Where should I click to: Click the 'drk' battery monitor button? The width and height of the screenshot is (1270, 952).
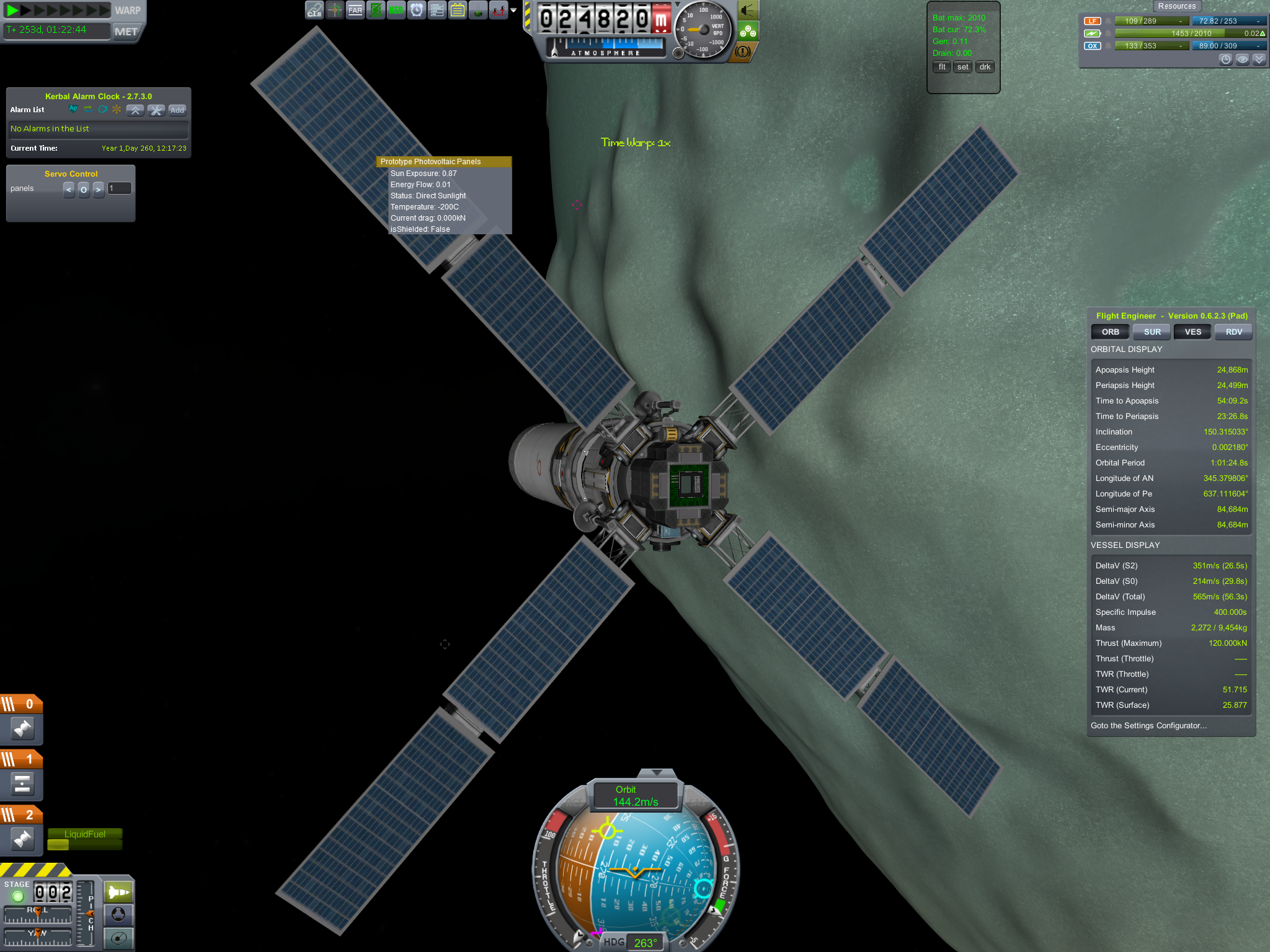pos(985,67)
